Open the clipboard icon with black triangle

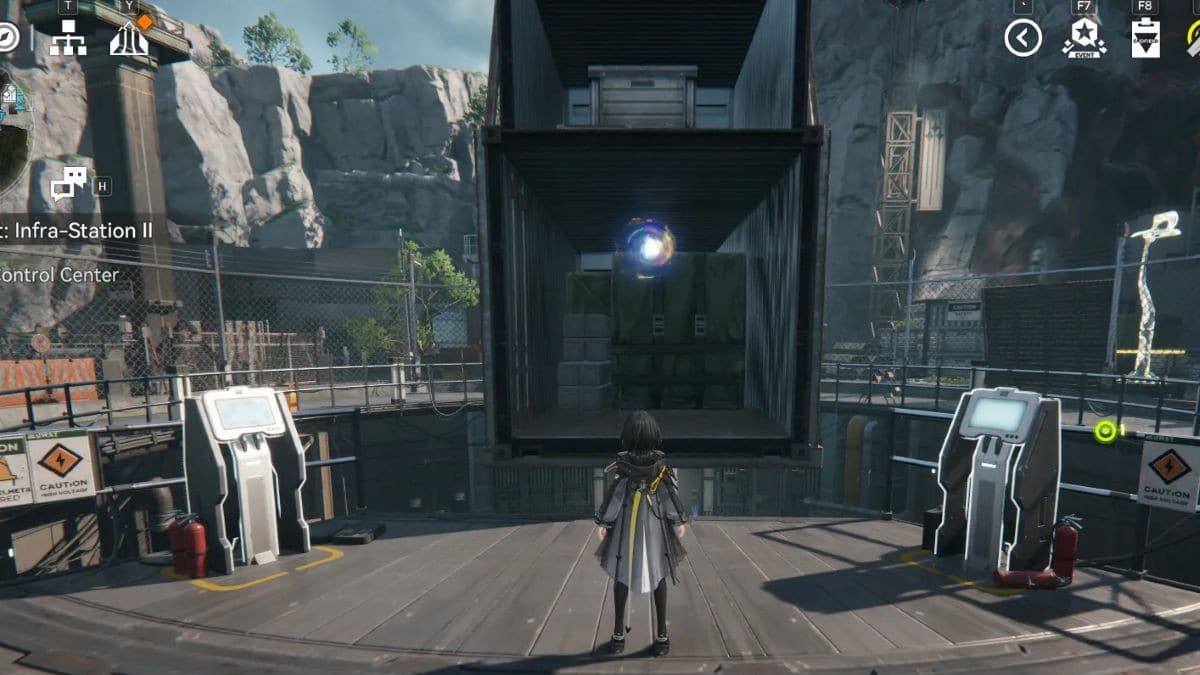pos(1145,38)
